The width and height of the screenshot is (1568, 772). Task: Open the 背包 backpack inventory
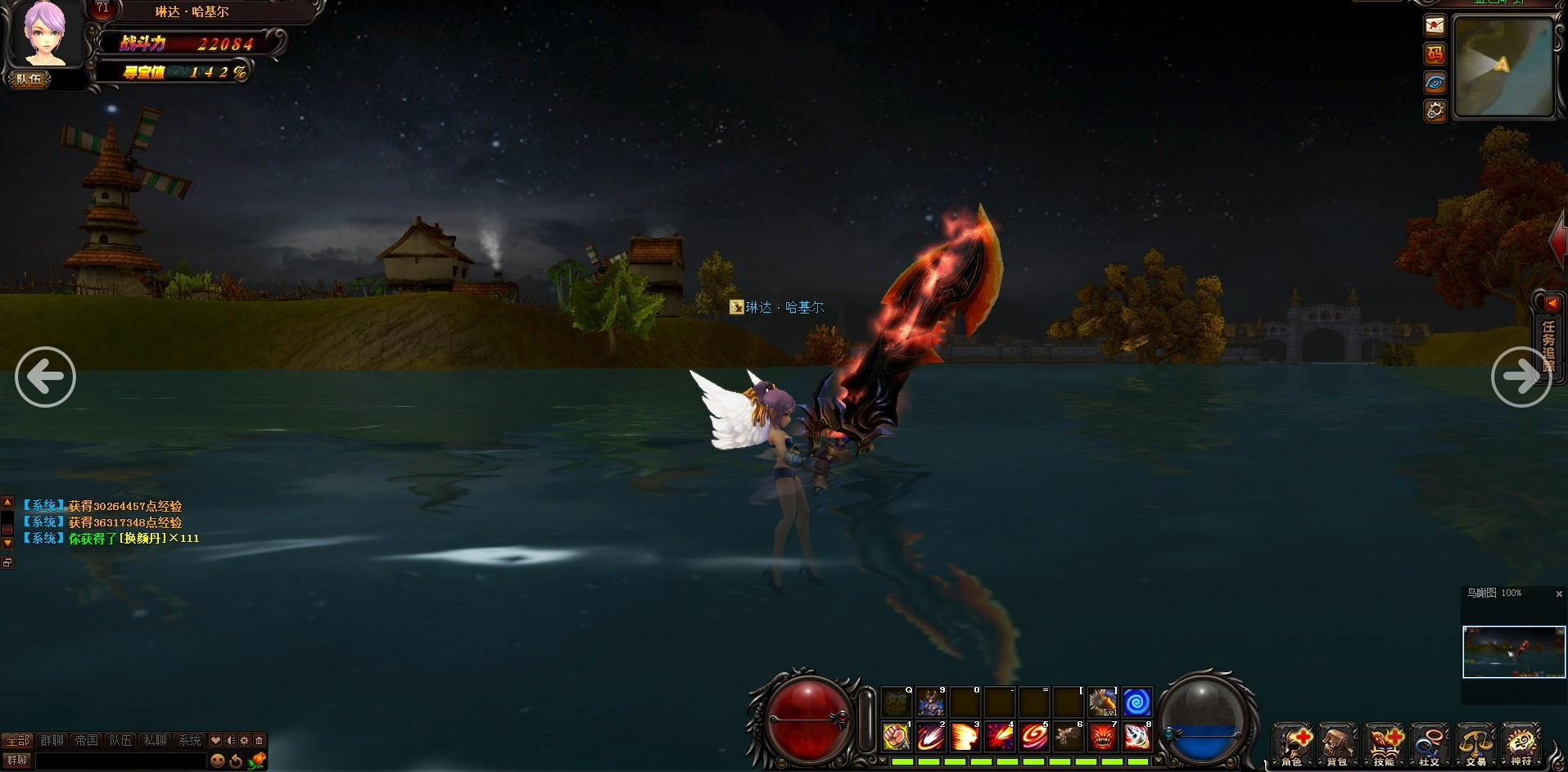(1338, 744)
